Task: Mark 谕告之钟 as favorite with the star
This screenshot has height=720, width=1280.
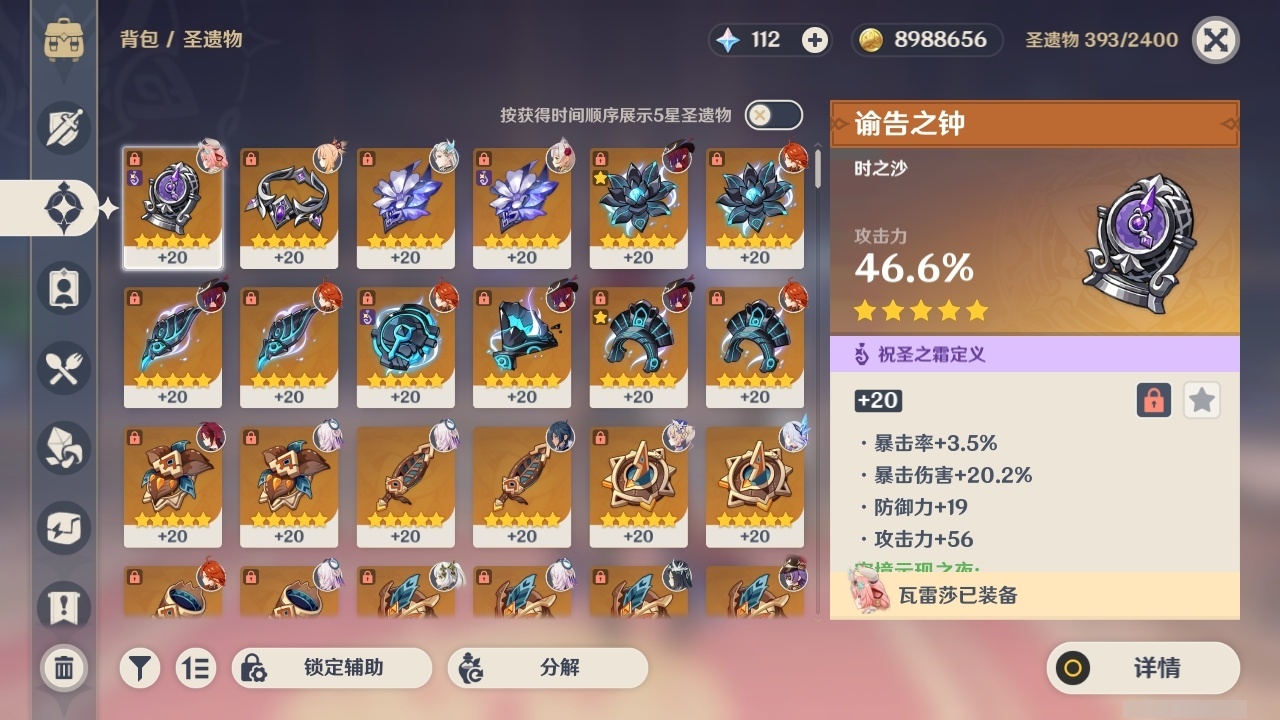Action: (1201, 400)
